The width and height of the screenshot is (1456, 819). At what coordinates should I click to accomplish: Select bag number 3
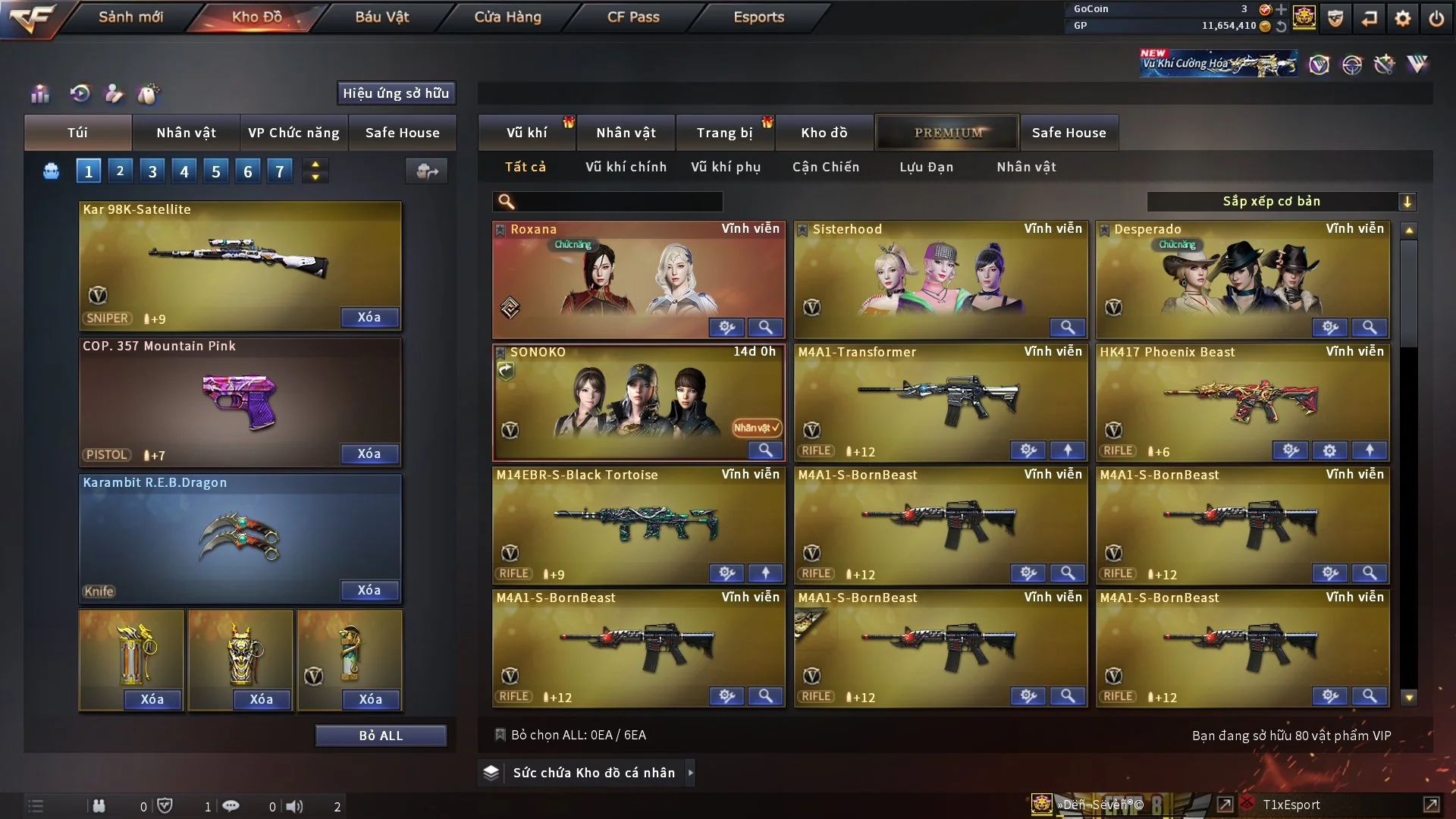pos(152,171)
